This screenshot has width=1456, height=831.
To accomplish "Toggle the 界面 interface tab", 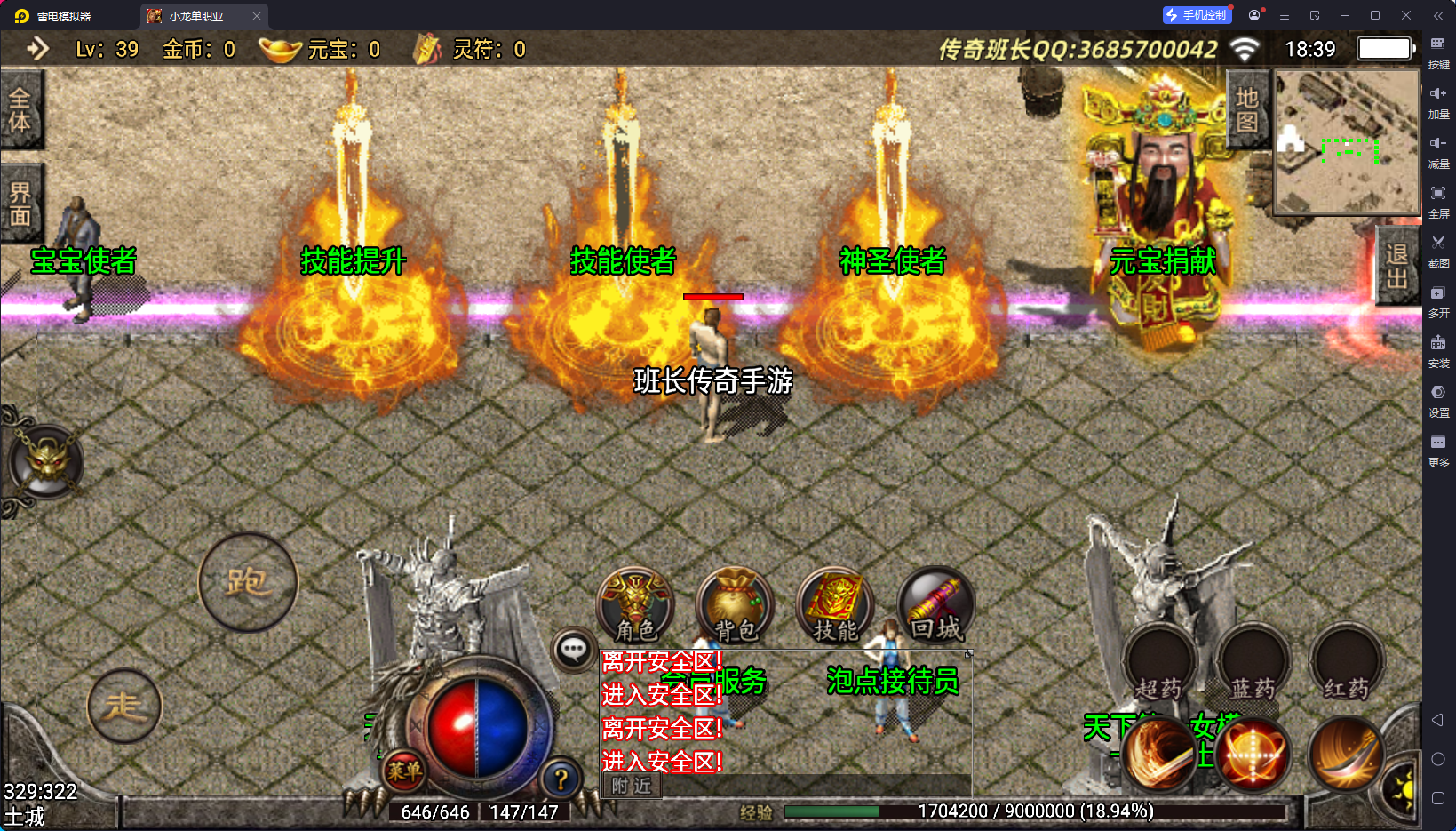I will pyautogui.click(x=20, y=204).
